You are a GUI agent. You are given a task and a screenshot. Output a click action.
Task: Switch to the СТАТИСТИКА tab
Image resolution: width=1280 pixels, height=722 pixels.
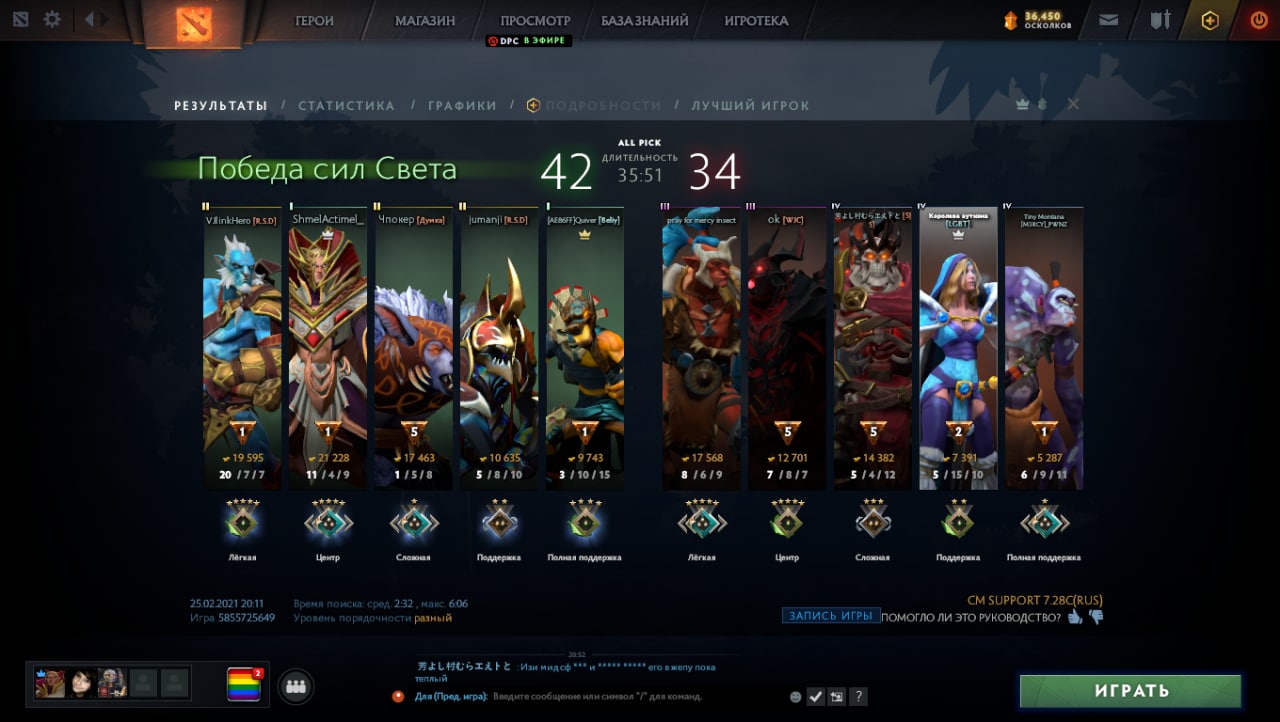pos(346,105)
